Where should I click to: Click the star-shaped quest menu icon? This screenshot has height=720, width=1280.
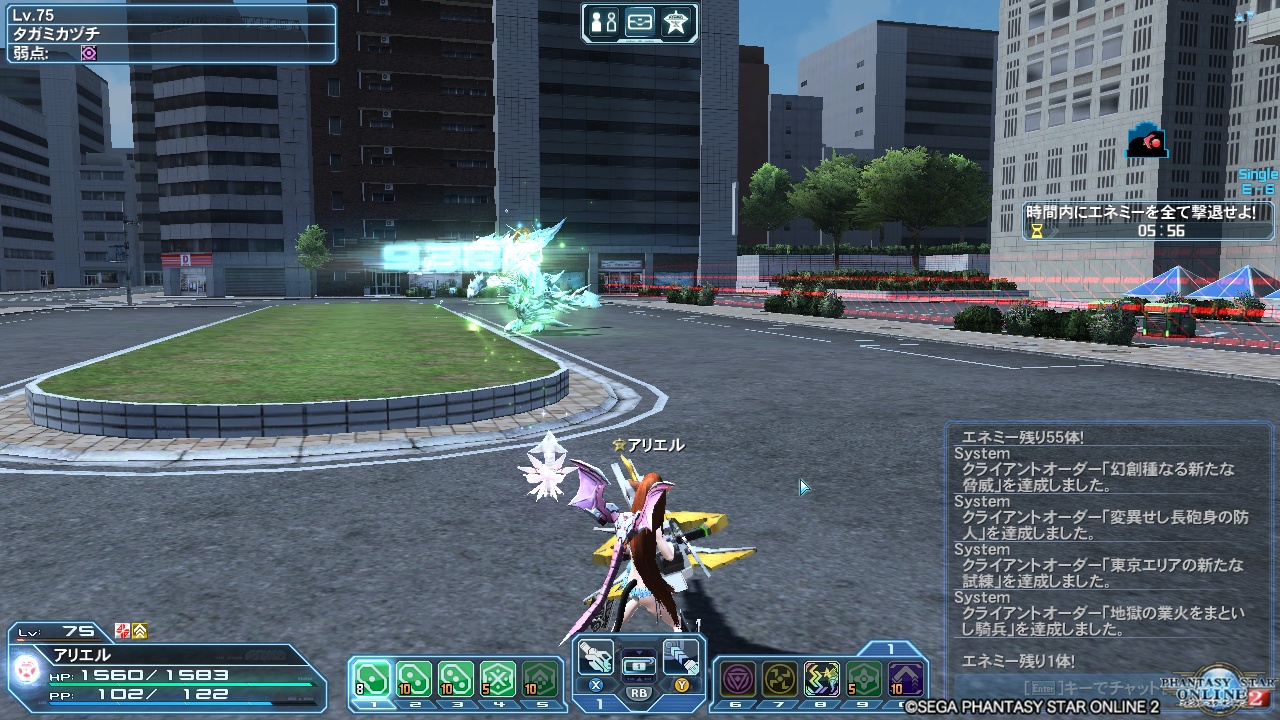point(677,21)
